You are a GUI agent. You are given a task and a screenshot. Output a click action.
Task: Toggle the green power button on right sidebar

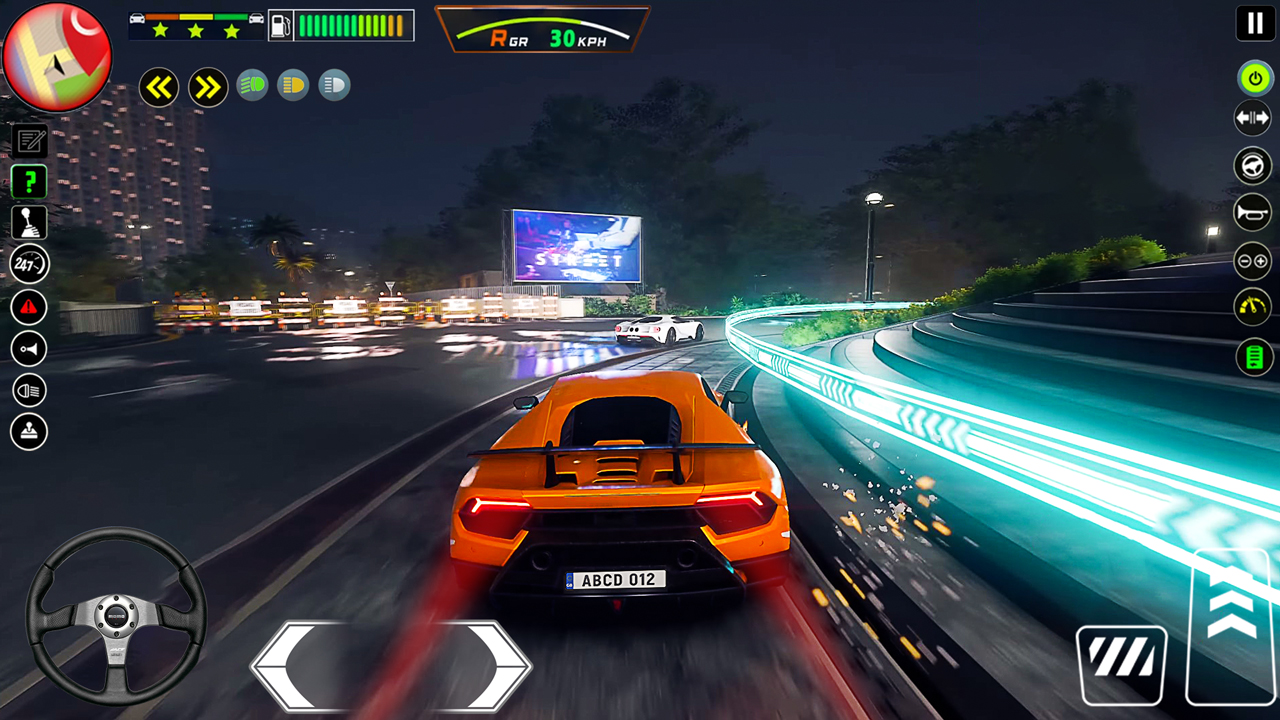(1255, 79)
